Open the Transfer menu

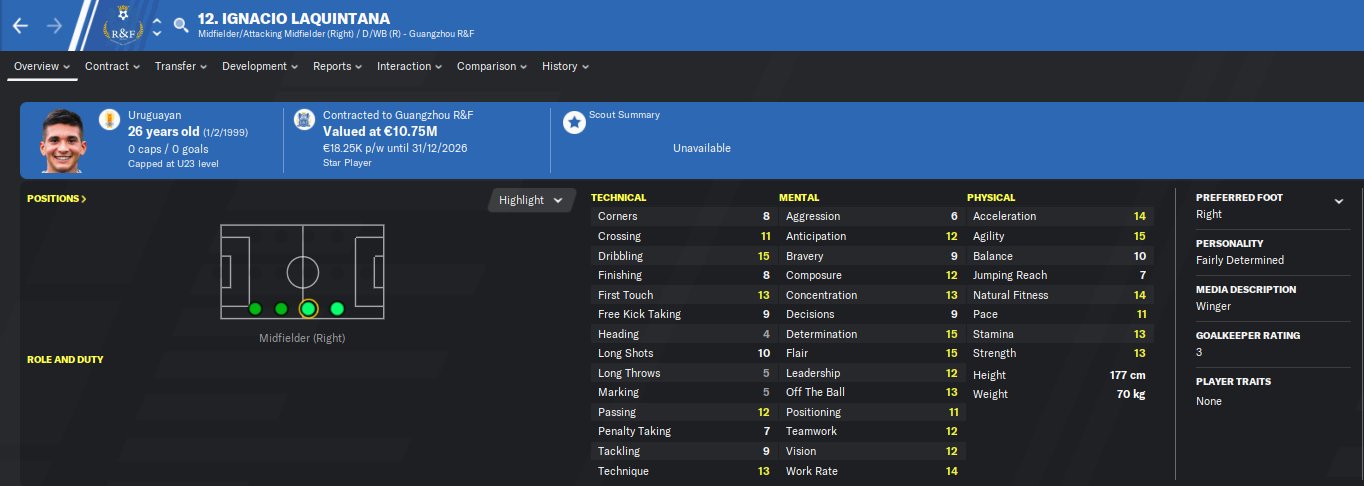[180, 67]
